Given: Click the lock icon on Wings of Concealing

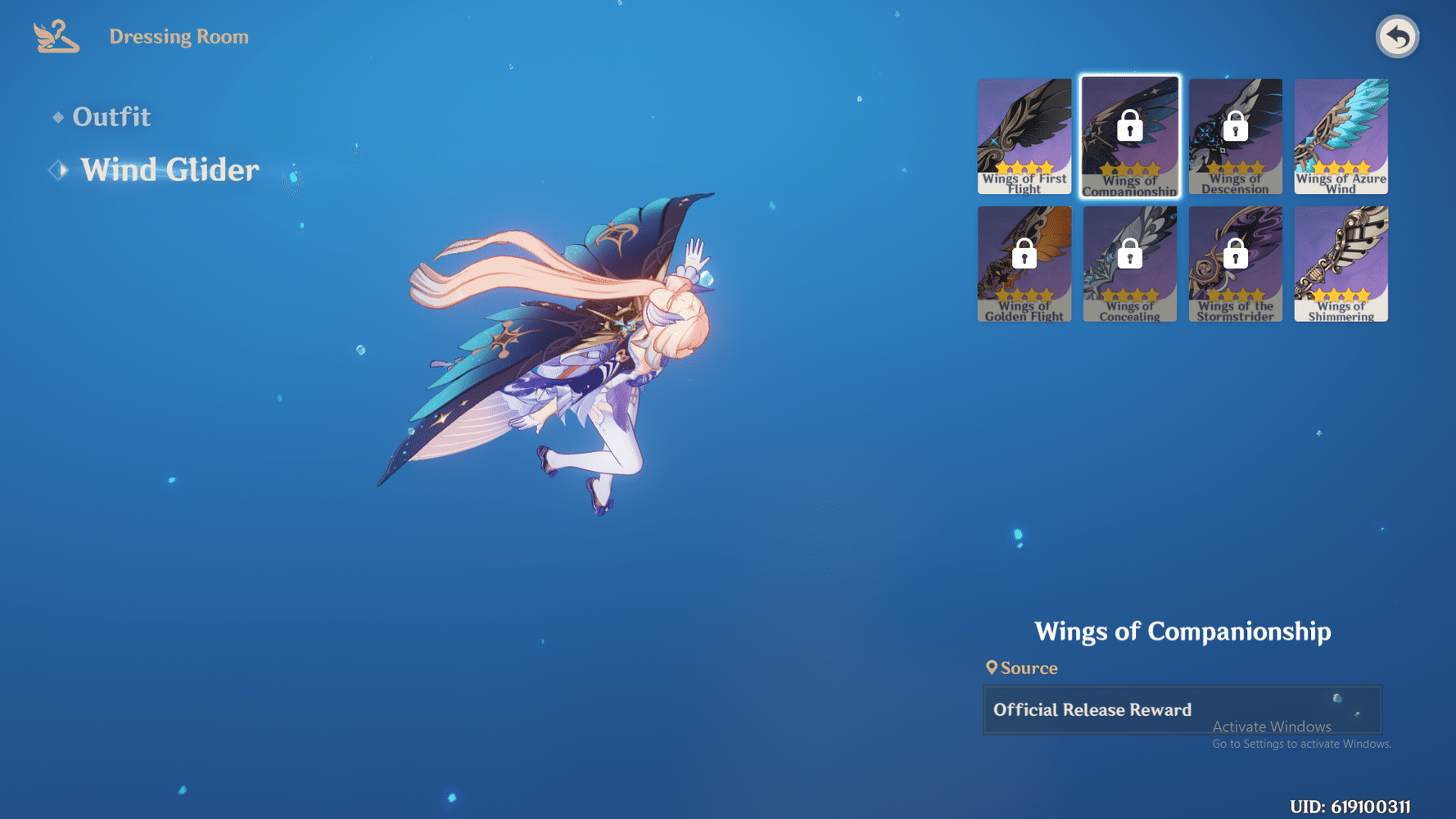Looking at the screenshot, I should click(1130, 255).
